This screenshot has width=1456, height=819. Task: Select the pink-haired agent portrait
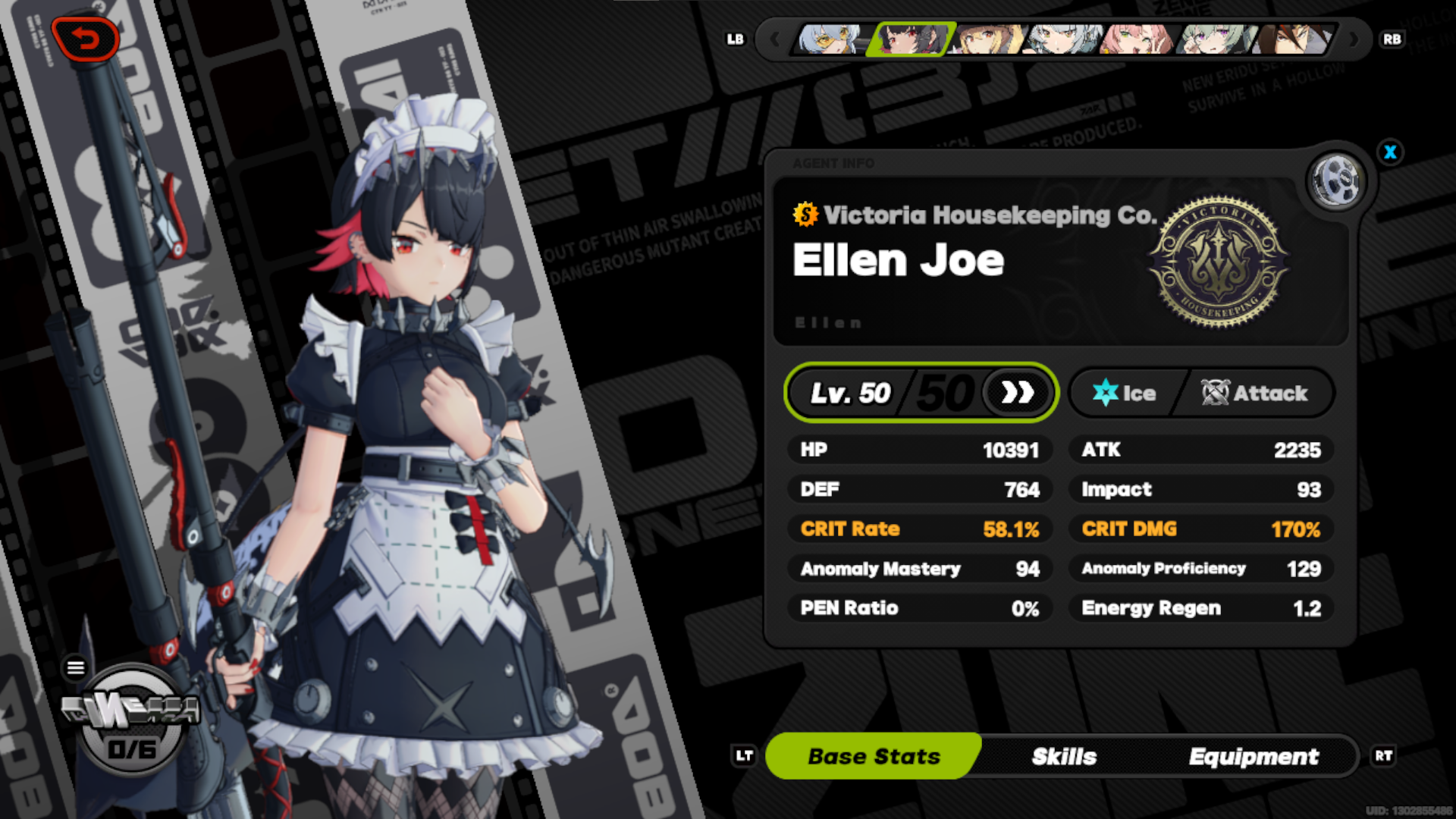(x=1136, y=42)
